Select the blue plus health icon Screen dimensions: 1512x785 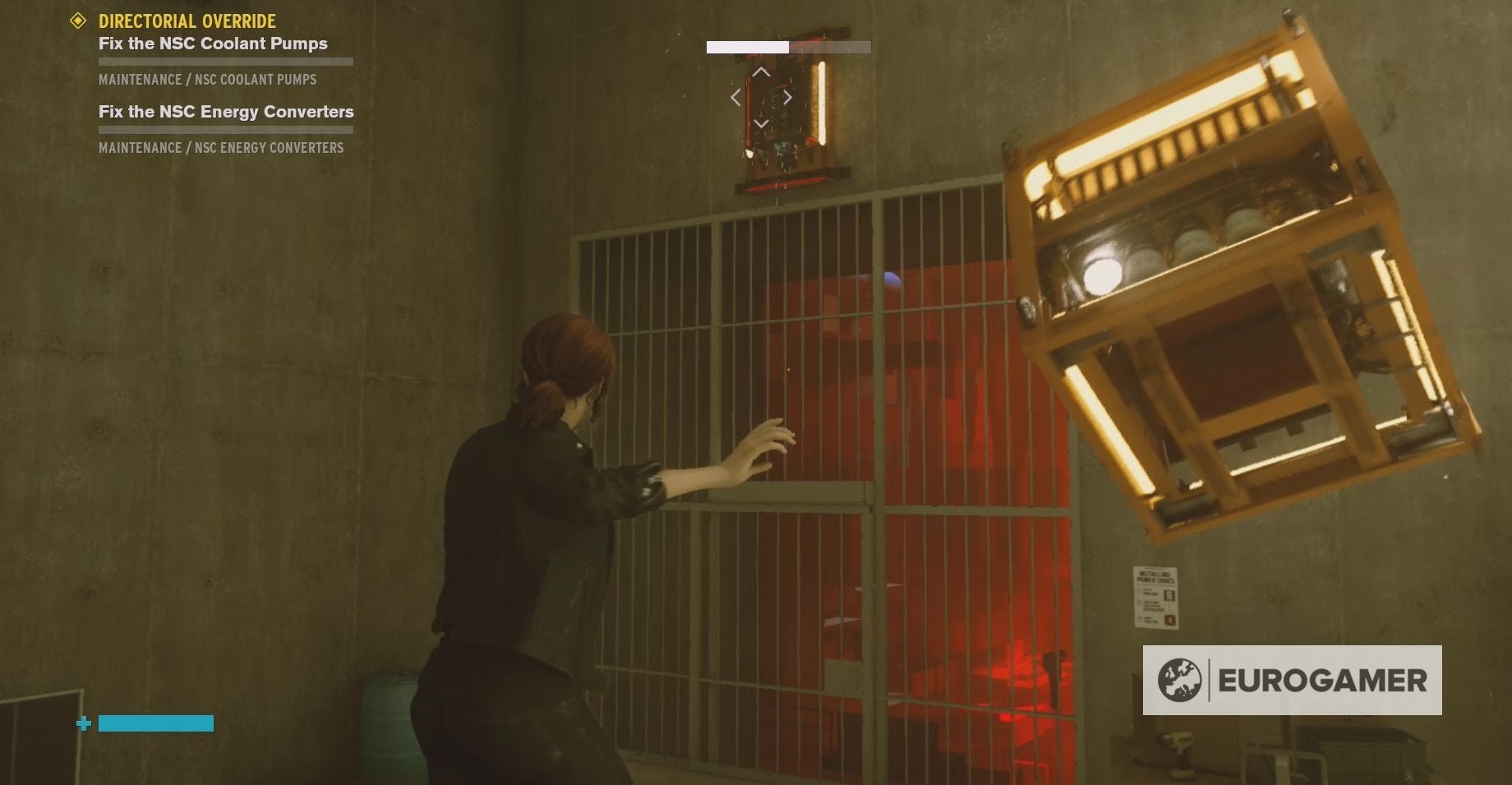pyautogui.click(x=82, y=724)
